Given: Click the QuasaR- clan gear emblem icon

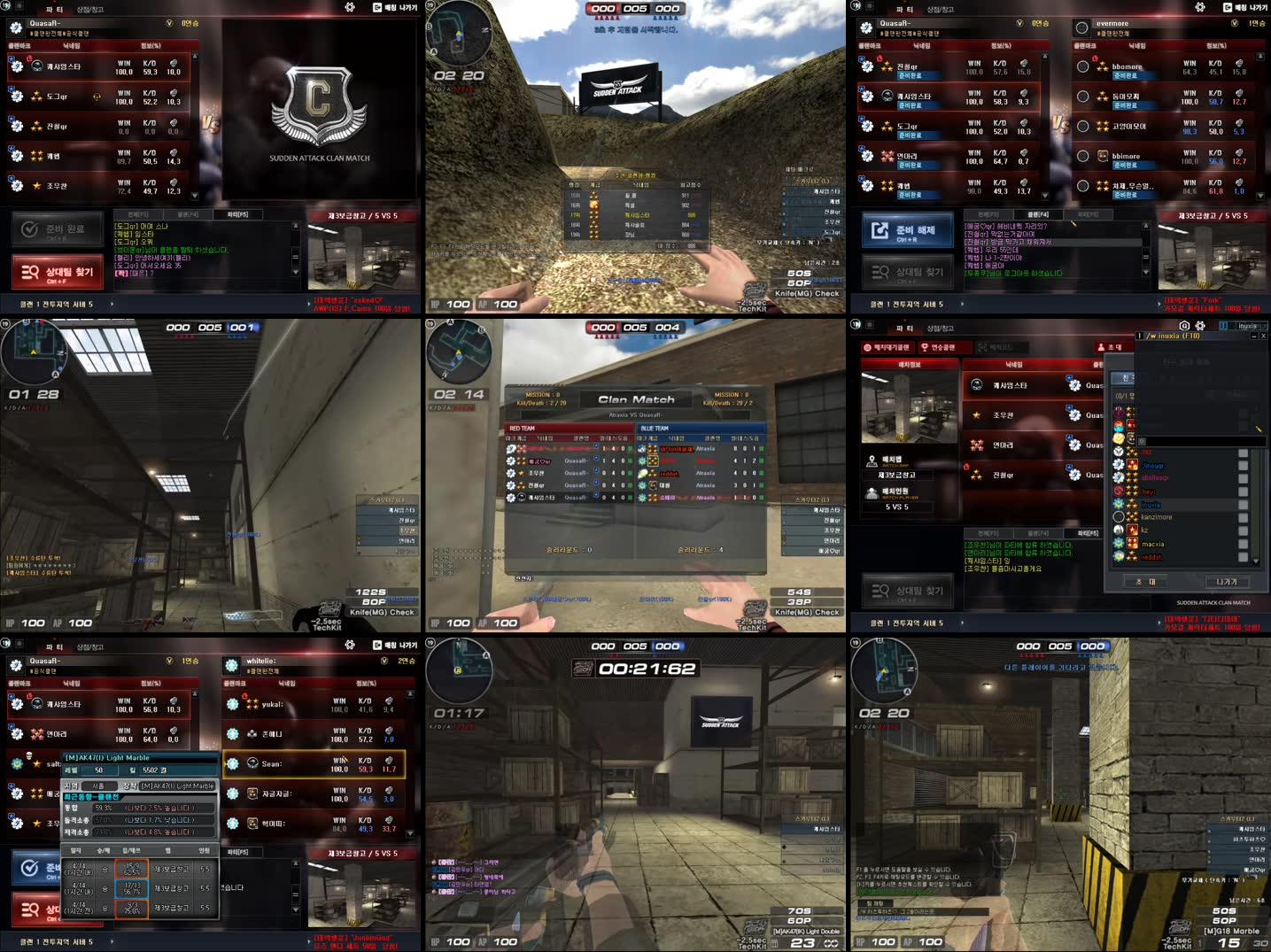Looking at the screenshot, I should [x=16, y=26].
